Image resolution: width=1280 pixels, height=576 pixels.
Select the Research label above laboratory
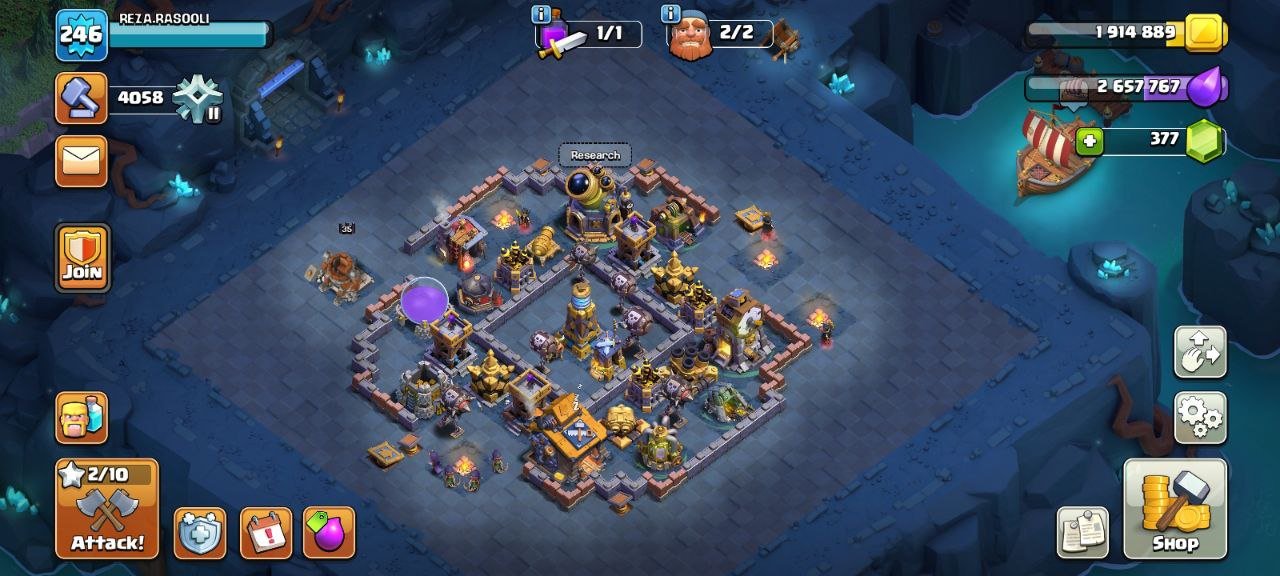pos(595,155)
